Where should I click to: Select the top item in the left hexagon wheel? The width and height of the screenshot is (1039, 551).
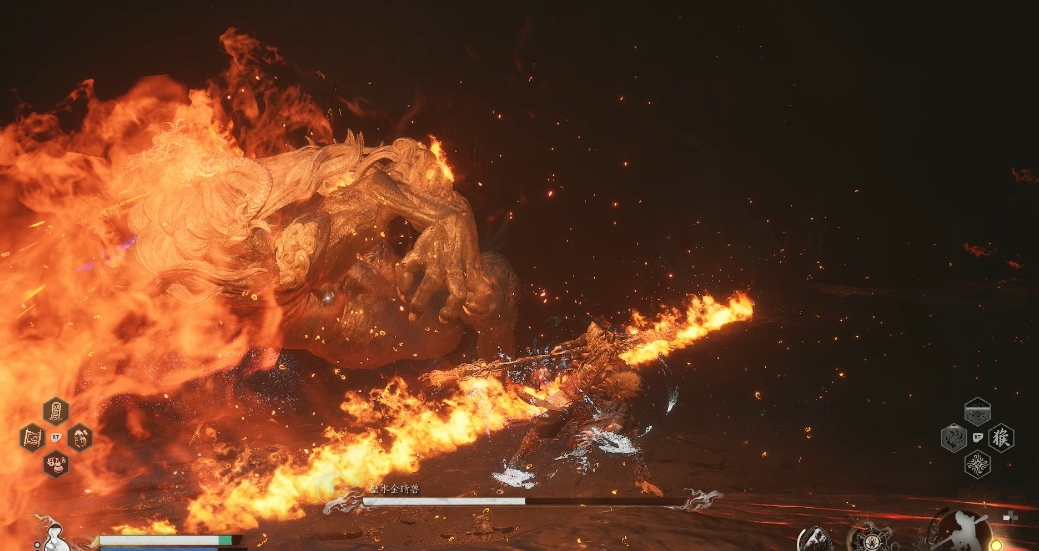pyautogui.click(x=56, y=410)
